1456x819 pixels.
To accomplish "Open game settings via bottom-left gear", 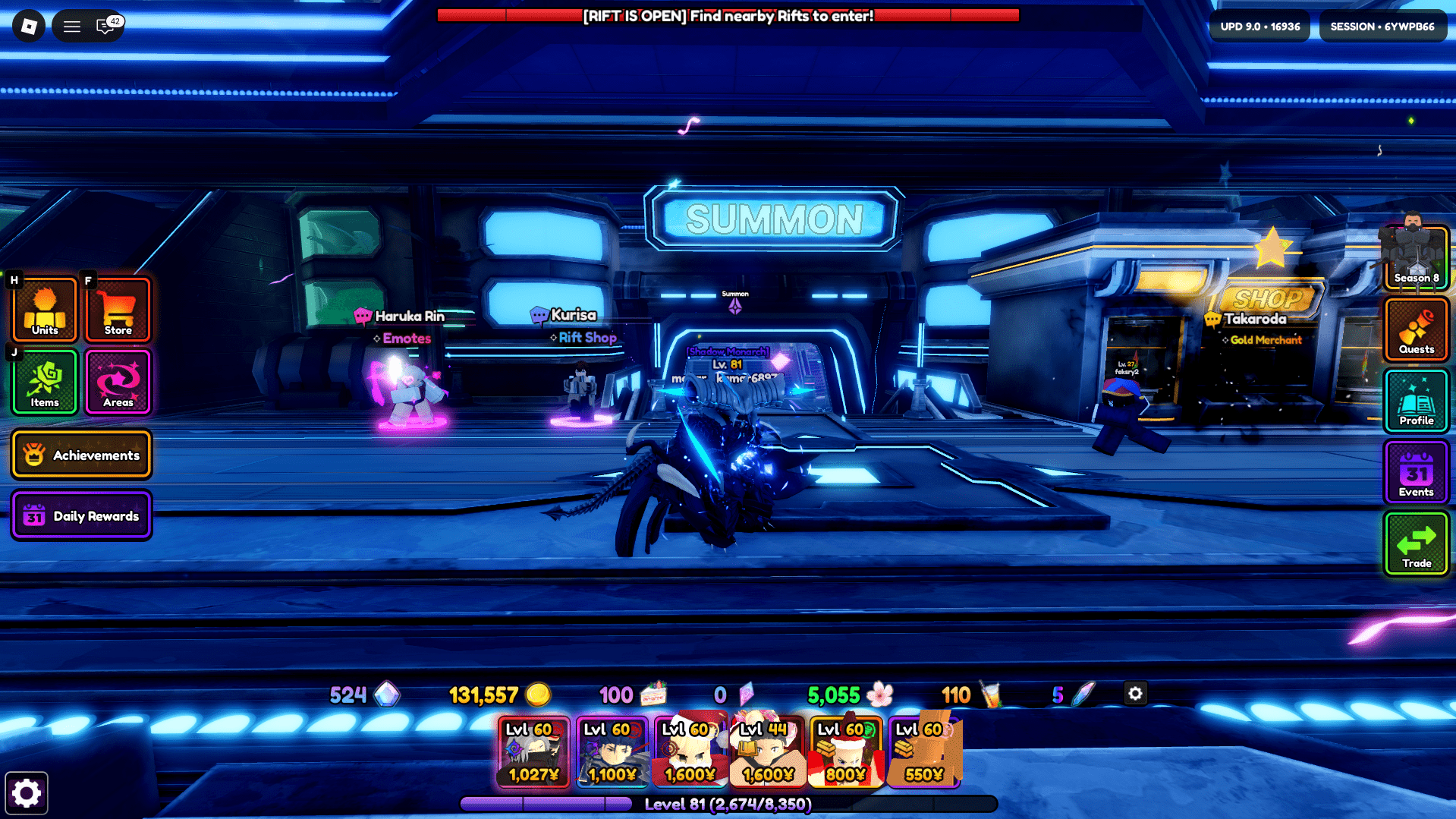I will 27,792.
